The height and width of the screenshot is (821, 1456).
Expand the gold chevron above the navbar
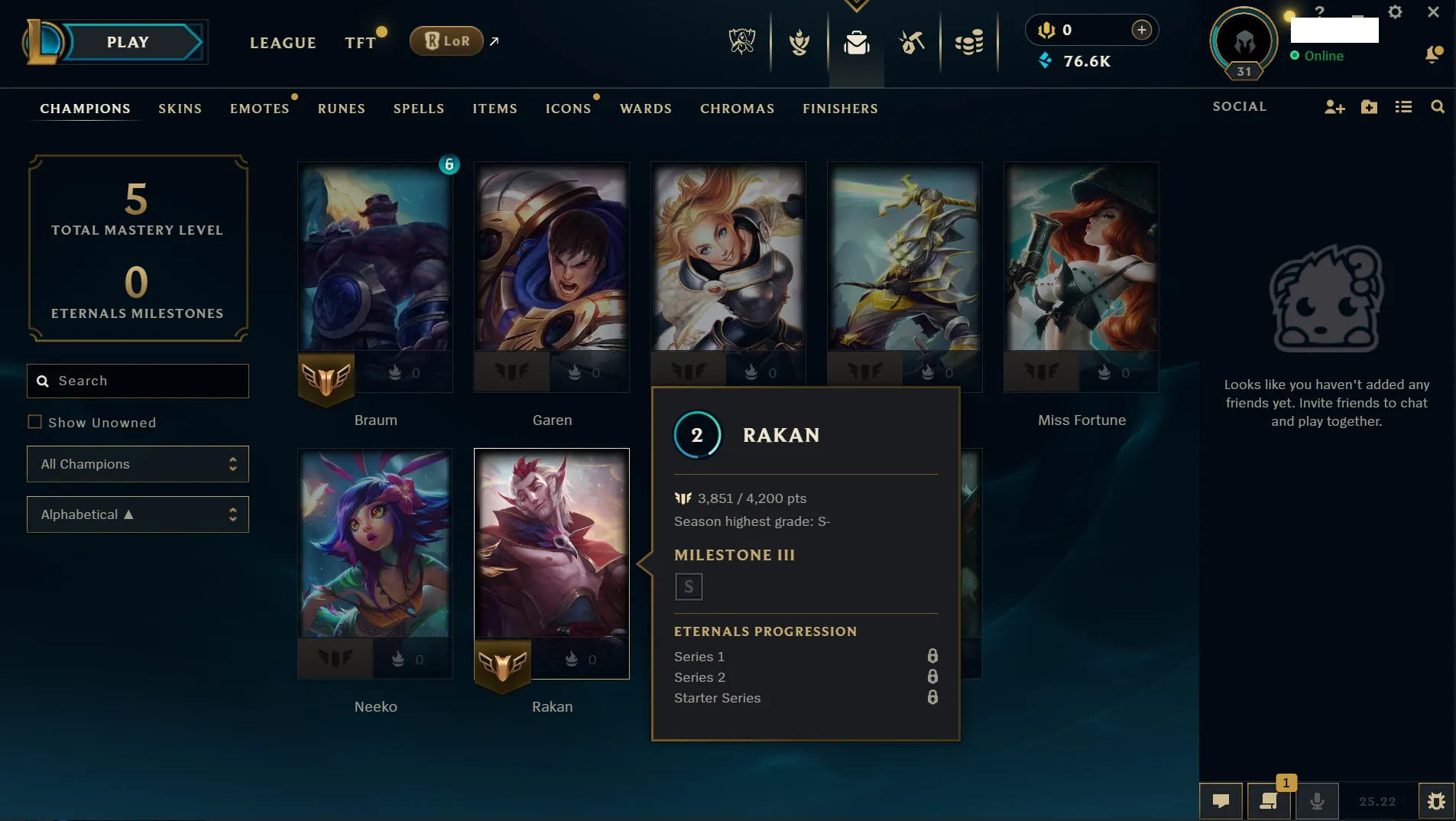(858, 5)
